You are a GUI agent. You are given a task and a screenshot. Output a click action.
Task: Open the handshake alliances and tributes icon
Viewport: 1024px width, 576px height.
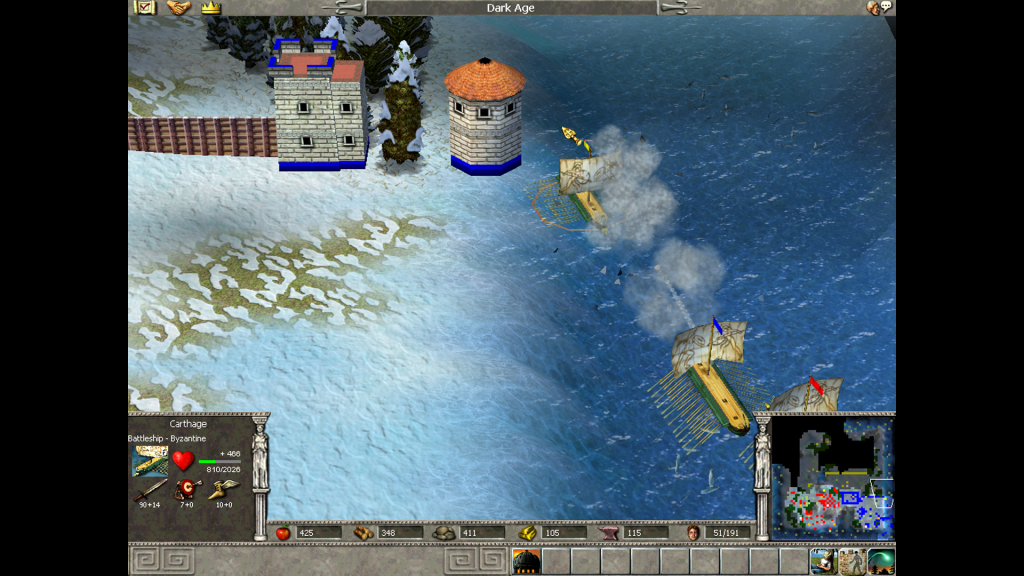[x=178, y=7]
